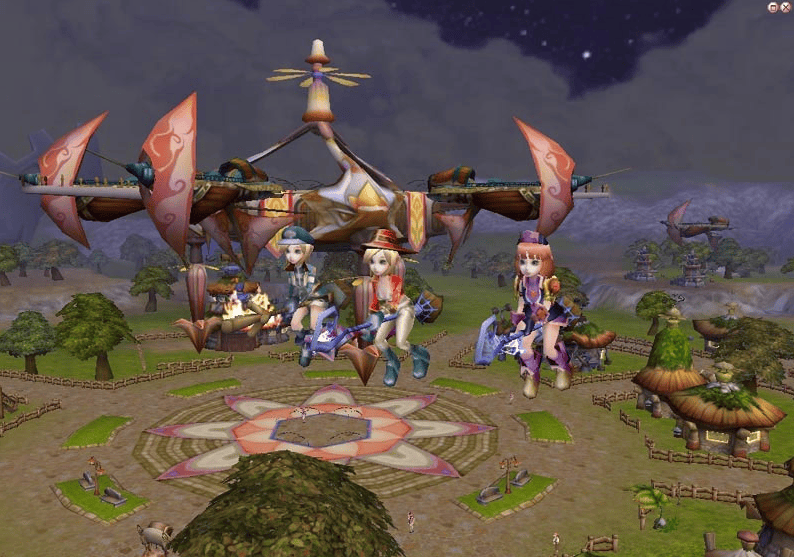The height and width of the screenshot is (557, 794).
Task: Click the round window-mode button beside the X
Action: pyautogui.click(x=773, y=7)
